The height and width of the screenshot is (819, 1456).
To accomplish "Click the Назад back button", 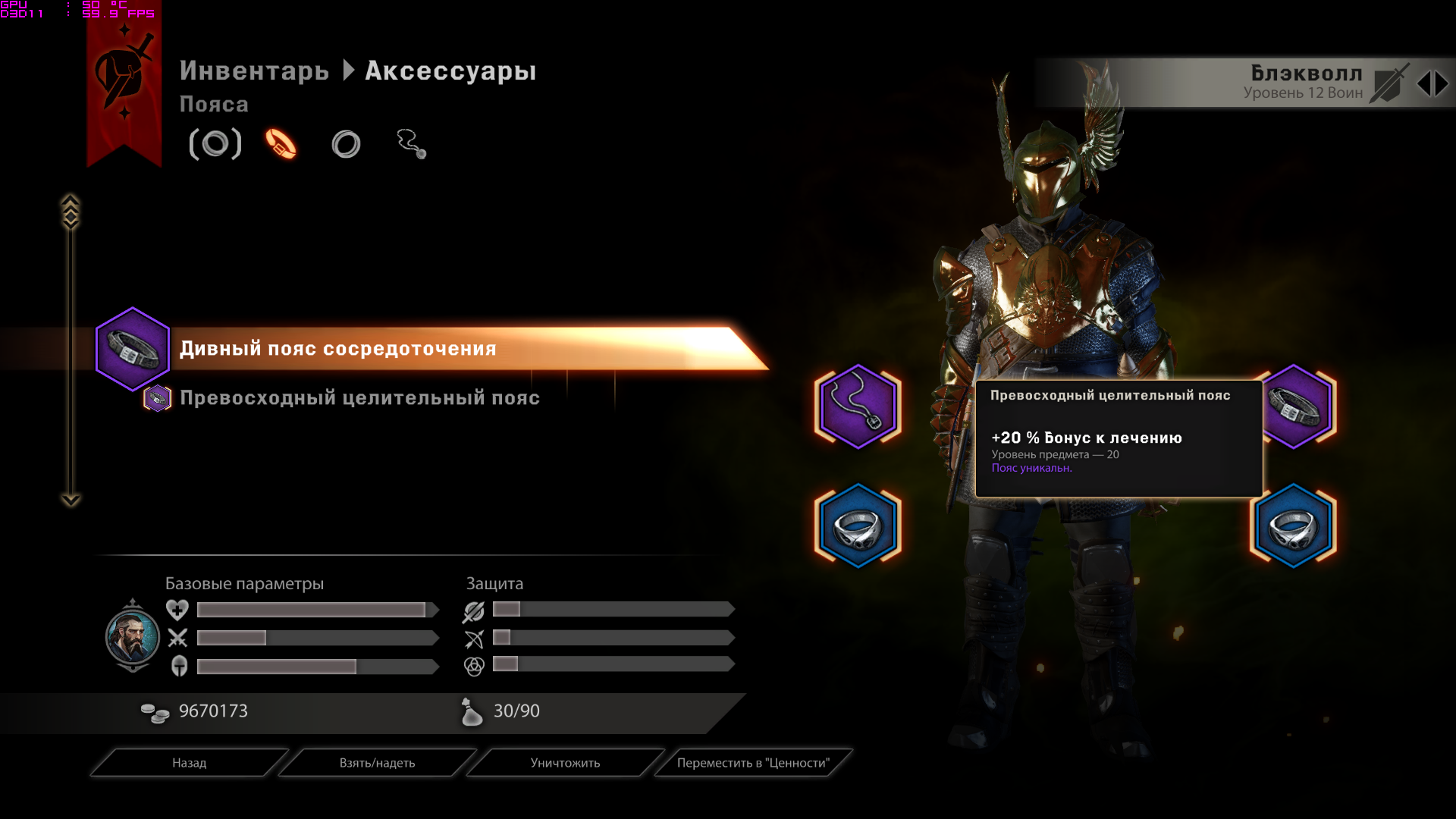I will click(x=189, y=763).
